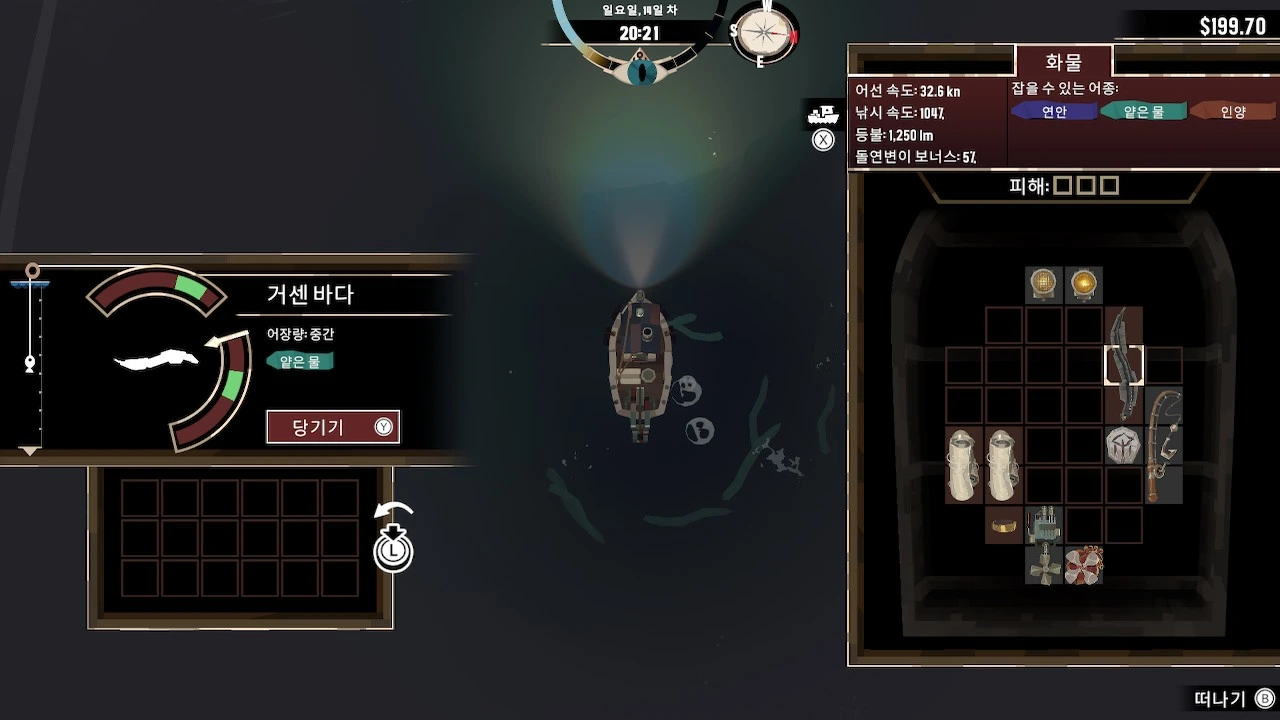Pick the carved stone tablet item

click(x=1123, y=445)
